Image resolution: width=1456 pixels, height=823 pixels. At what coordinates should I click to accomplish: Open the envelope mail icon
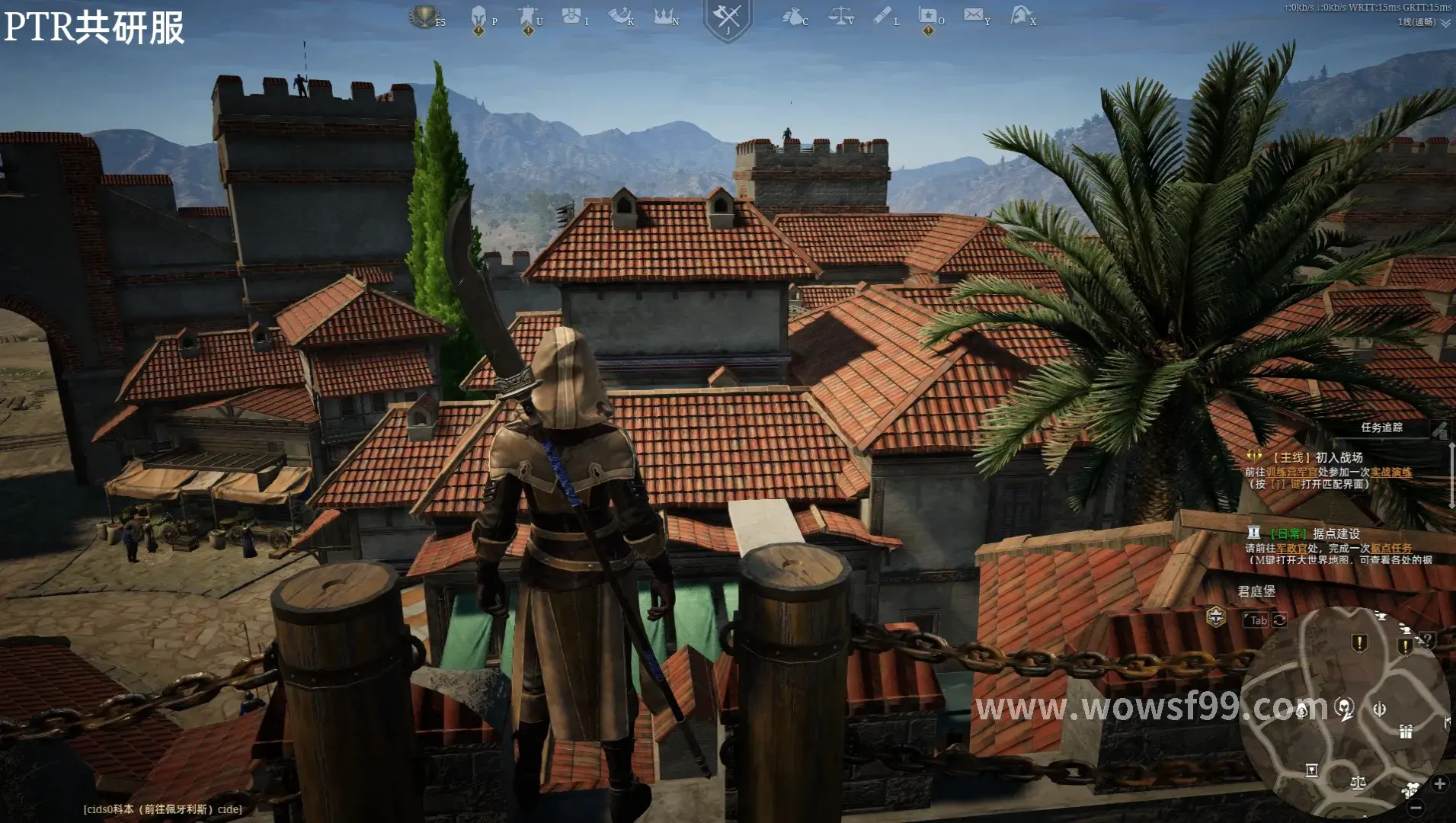[x=973, y=15]
